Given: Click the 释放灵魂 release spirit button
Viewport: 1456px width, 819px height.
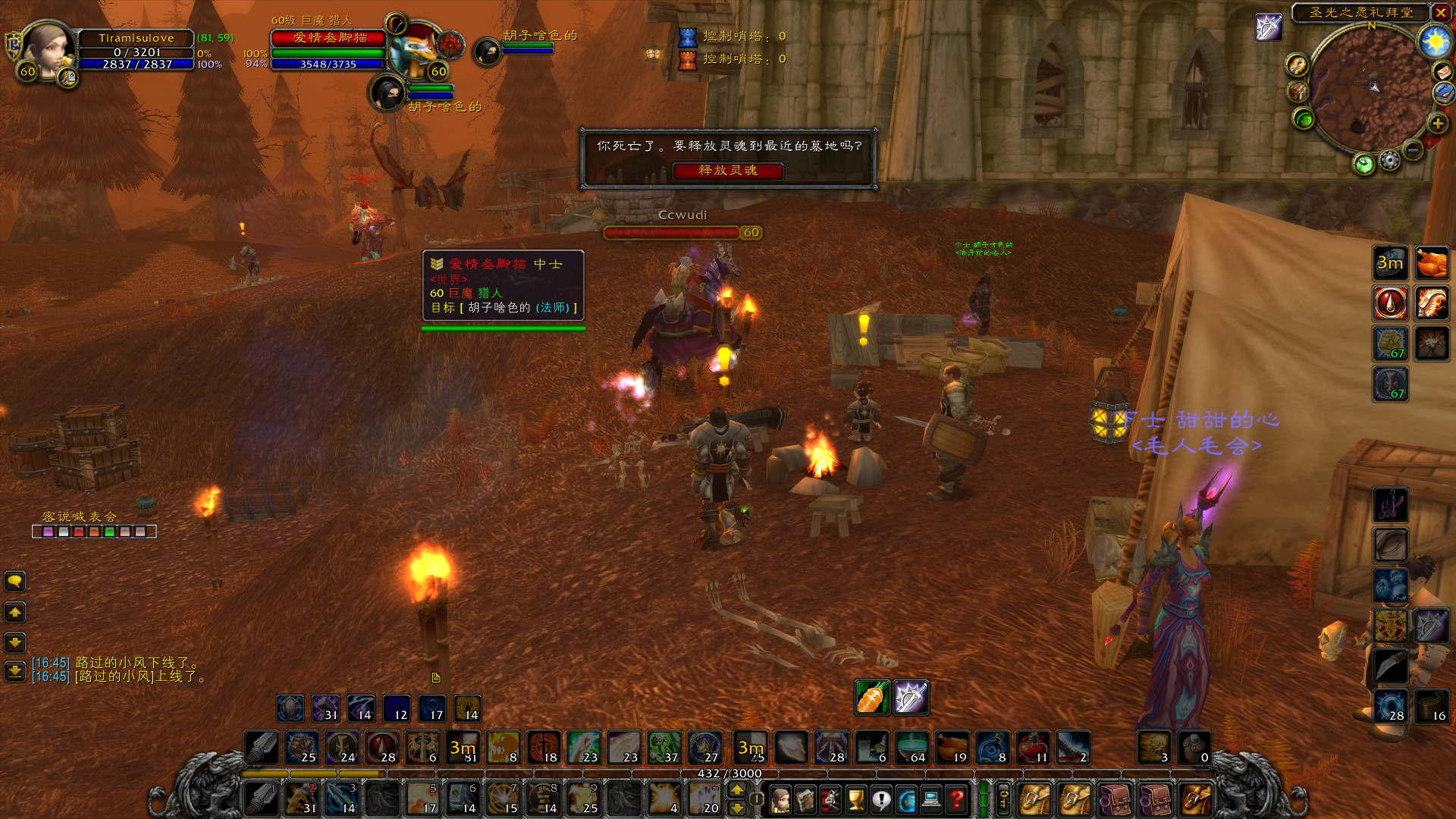Looking at the screenshot, I should (730, 171).
